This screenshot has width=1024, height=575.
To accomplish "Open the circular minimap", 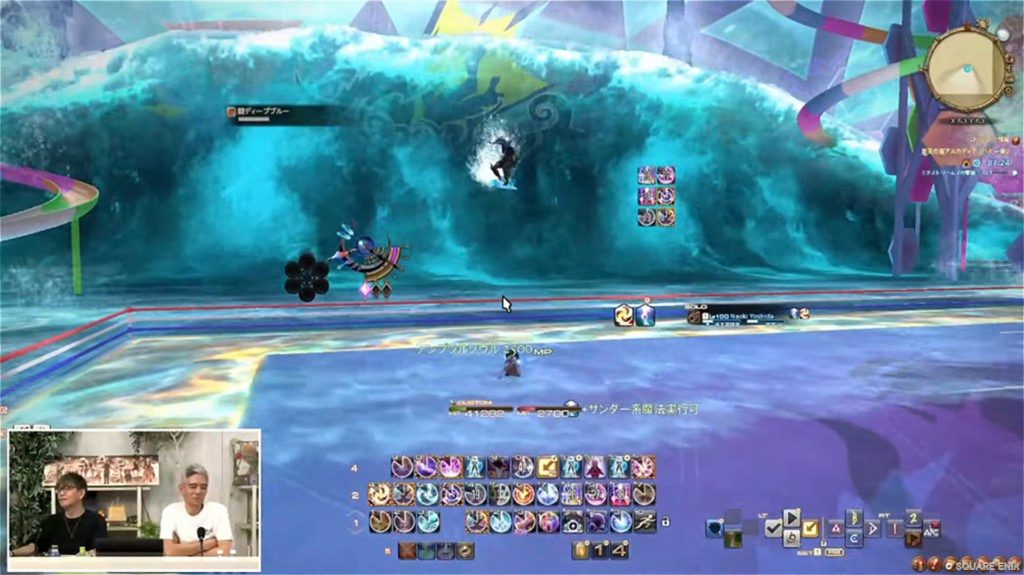I will 965,68.
